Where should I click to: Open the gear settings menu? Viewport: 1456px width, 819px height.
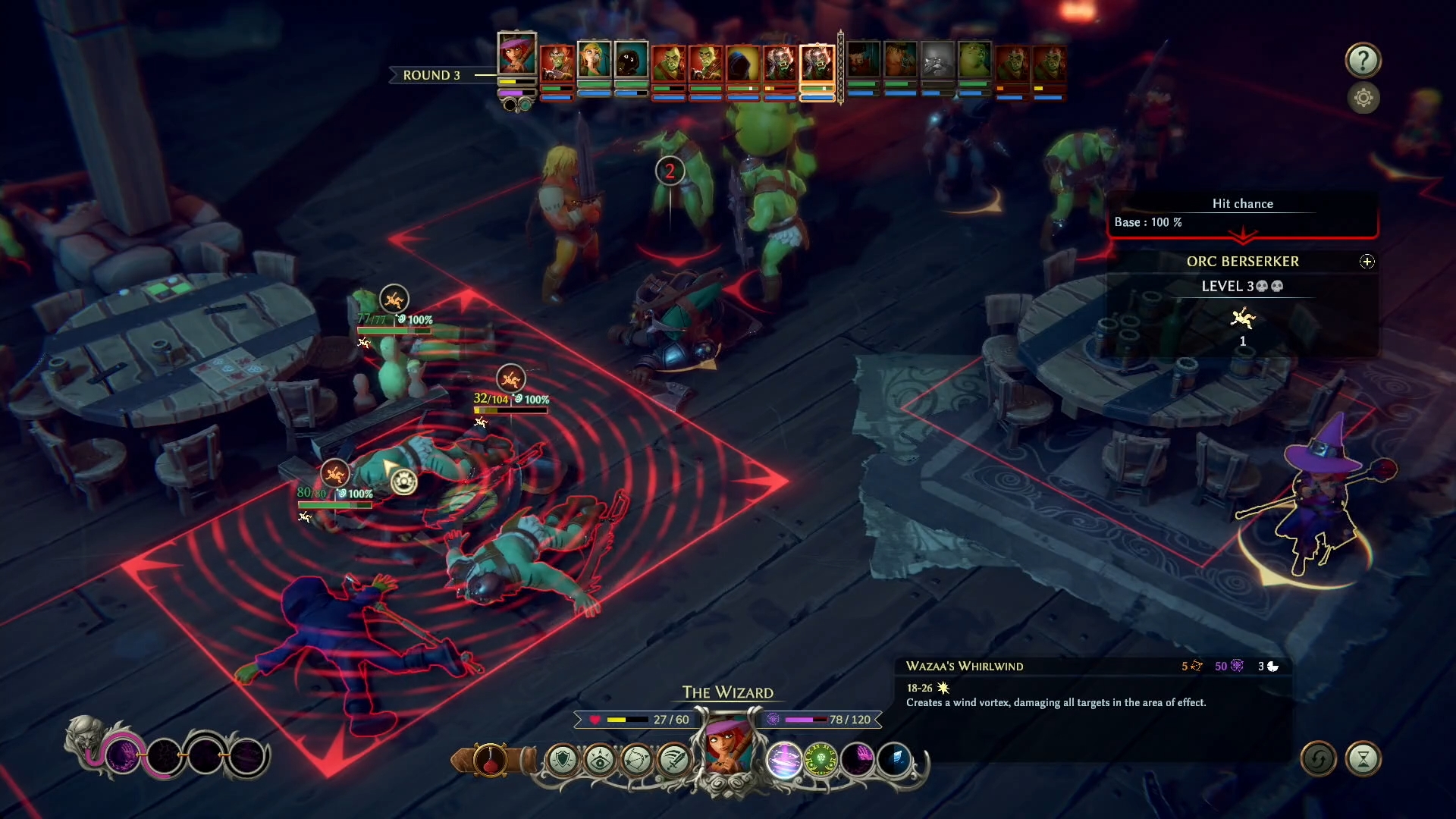point(1363,98)
